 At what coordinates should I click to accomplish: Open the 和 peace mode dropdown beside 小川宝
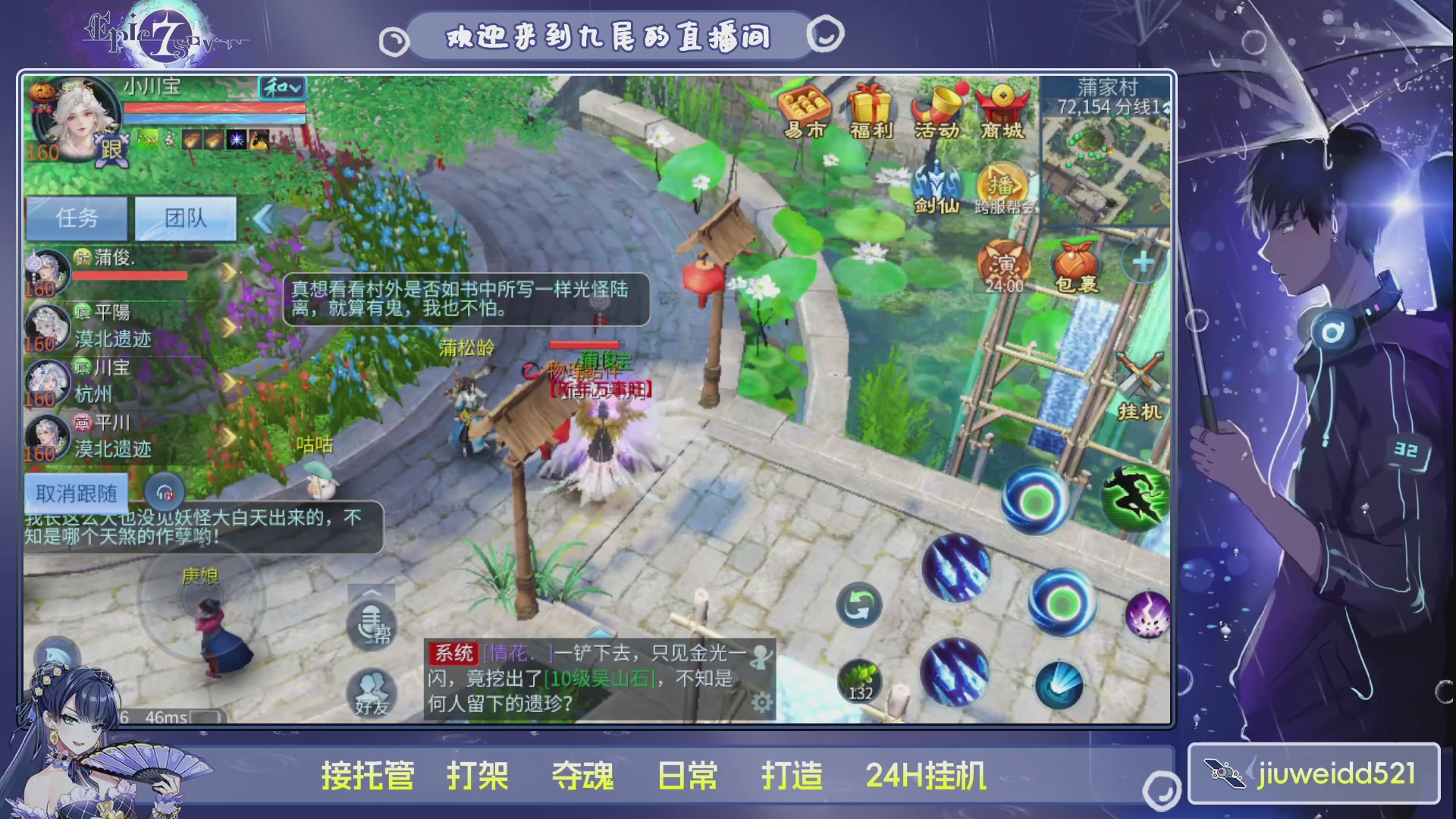[282, 88]
